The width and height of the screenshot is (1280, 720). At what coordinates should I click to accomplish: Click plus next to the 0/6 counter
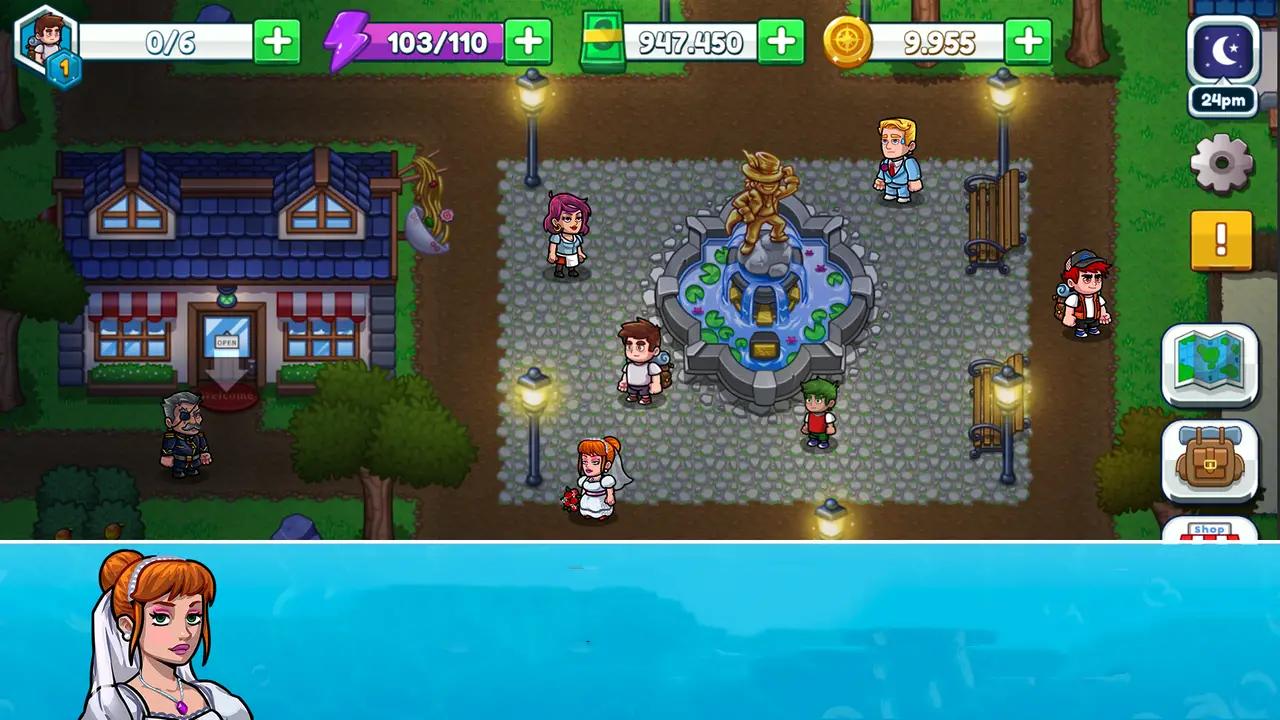click(x=277, y=41)
